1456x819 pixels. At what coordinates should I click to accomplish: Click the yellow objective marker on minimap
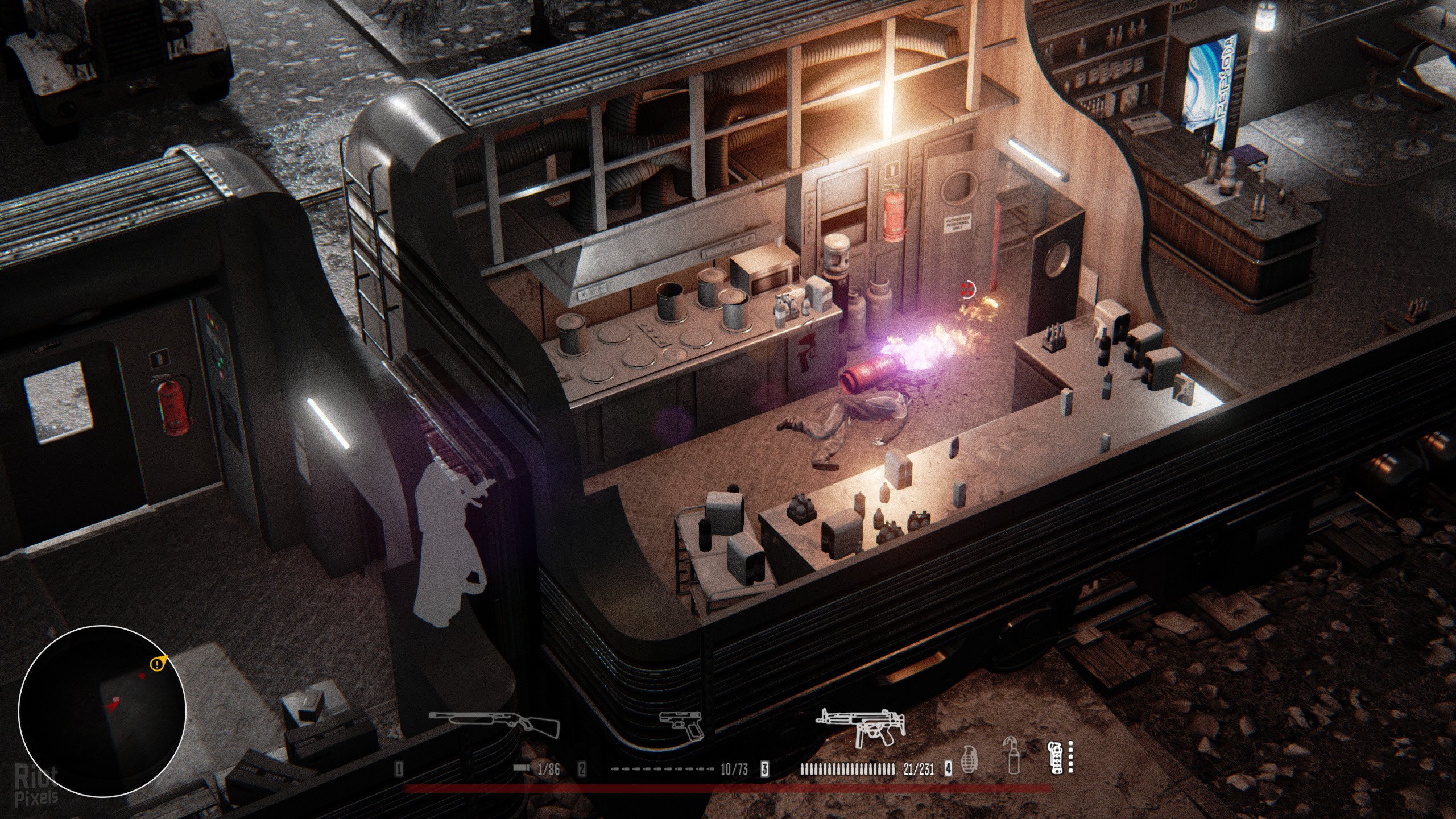158,663
